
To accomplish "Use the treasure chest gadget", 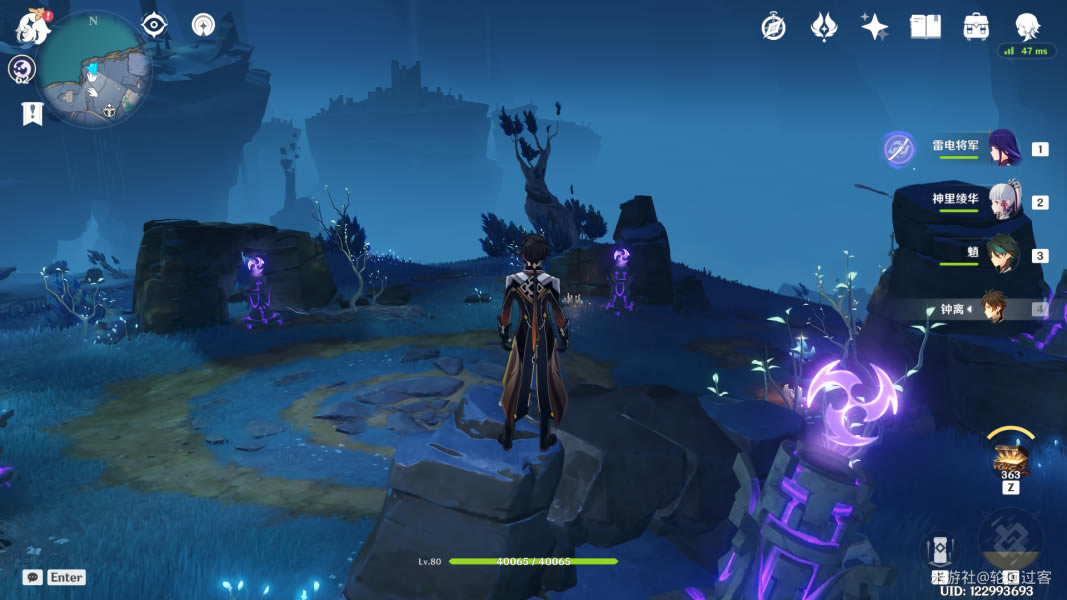I will tap(1011, 460).
